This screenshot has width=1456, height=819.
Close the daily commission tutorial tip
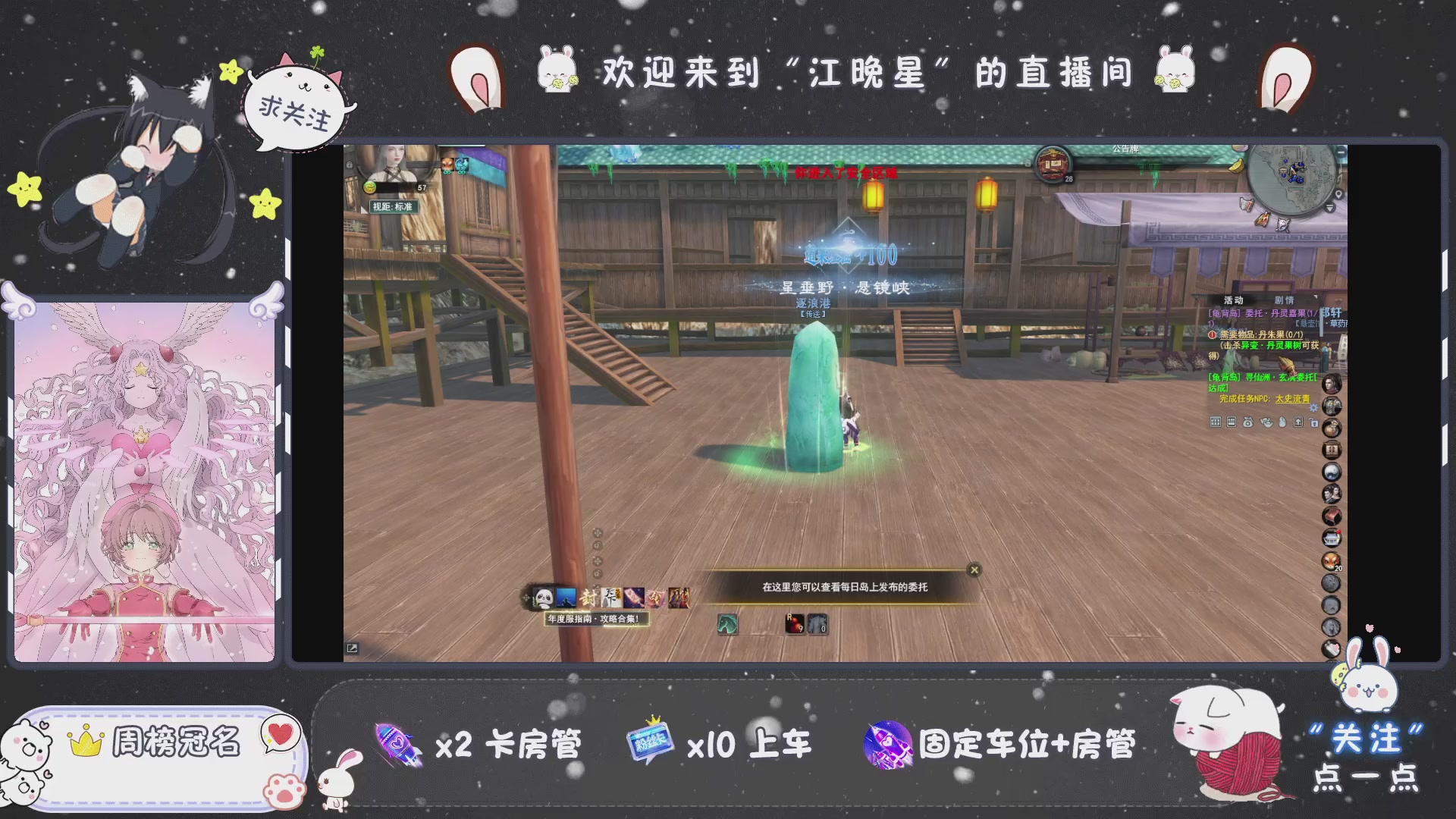tap(973, 569)
